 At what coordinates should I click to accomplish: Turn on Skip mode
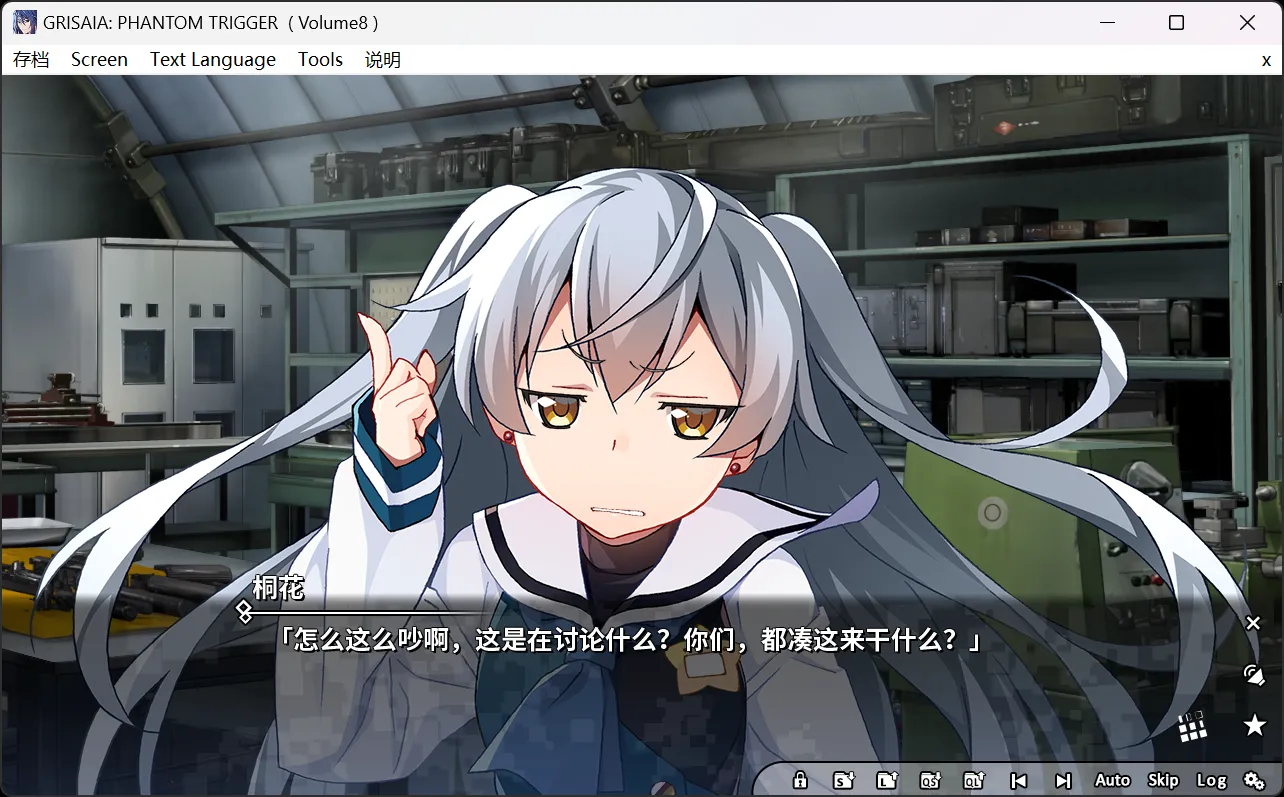(1163, 780)
